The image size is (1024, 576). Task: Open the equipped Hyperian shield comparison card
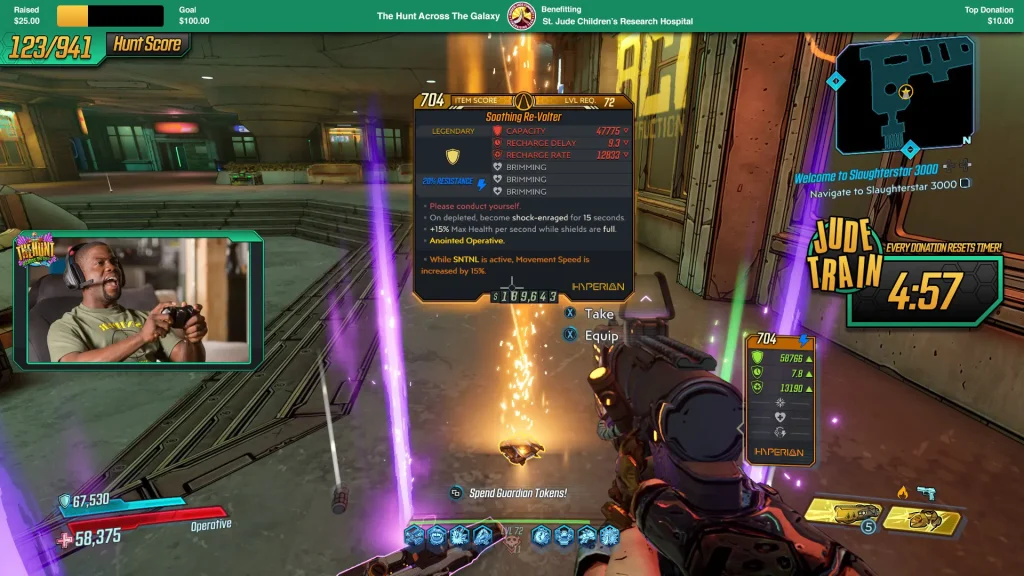[780, 398]
